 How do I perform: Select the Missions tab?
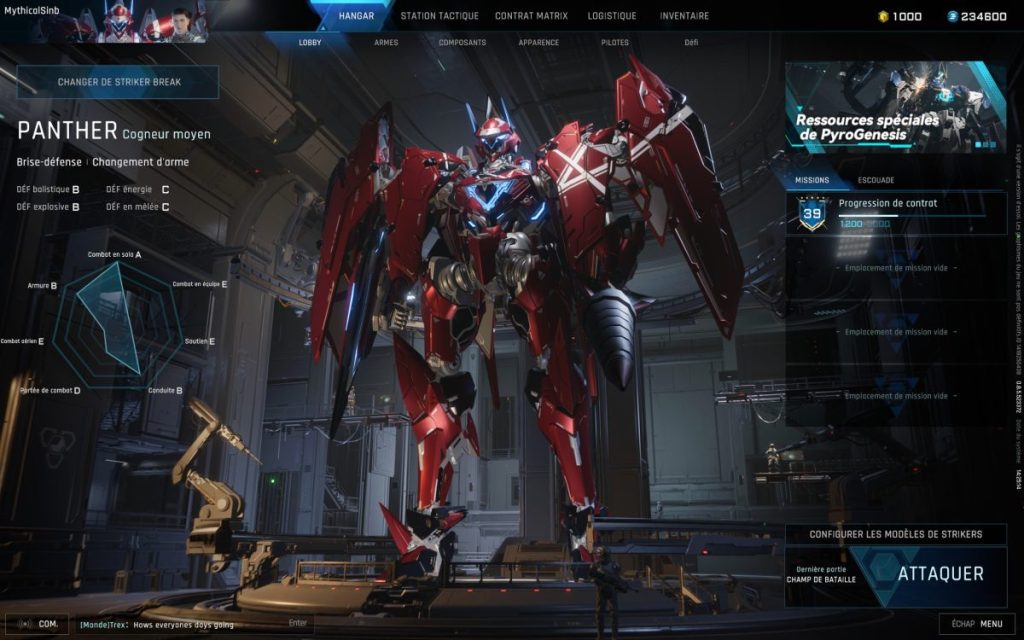(x=811, y=180)
